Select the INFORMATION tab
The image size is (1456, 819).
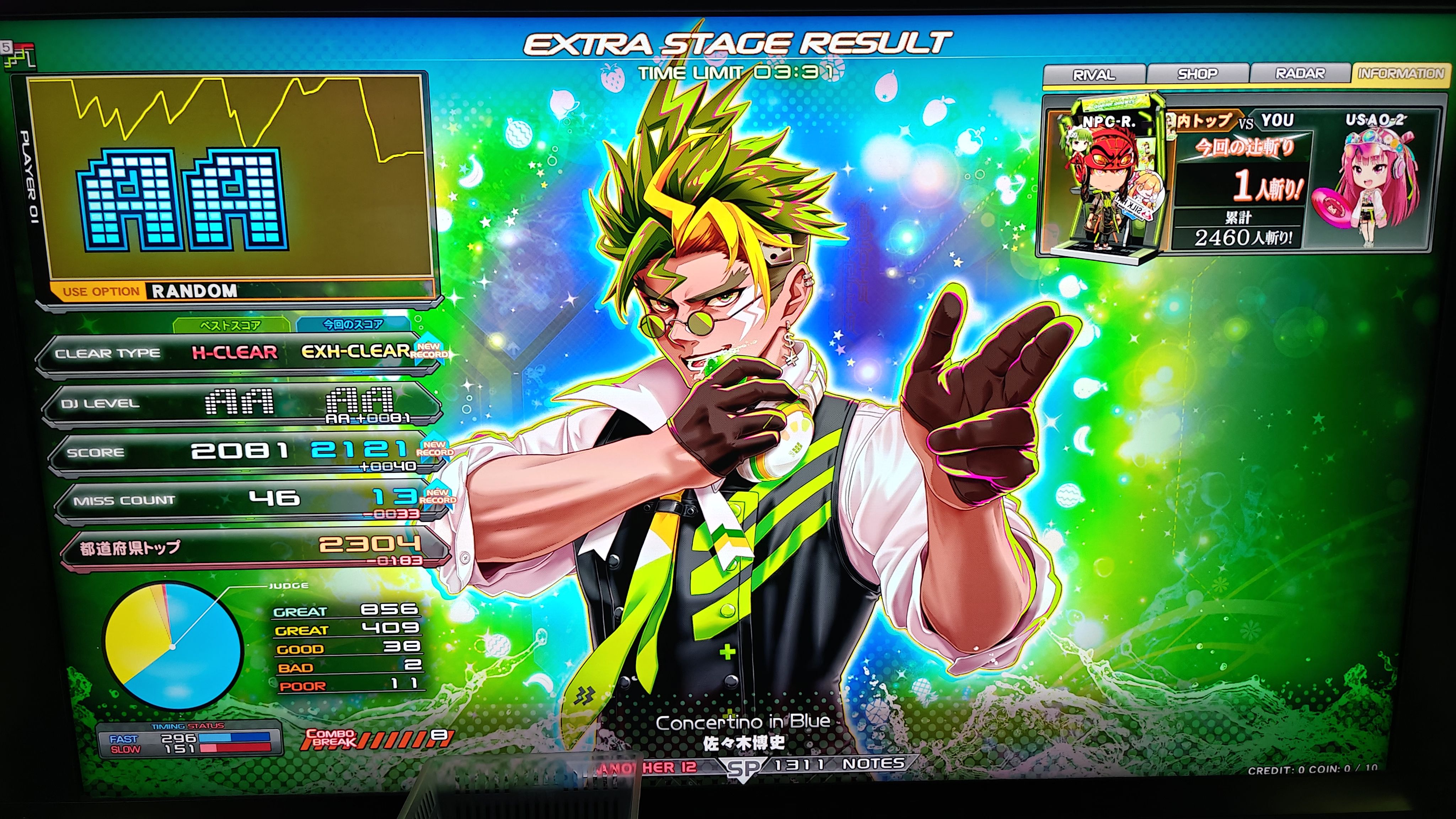(x=1401, y=74)
